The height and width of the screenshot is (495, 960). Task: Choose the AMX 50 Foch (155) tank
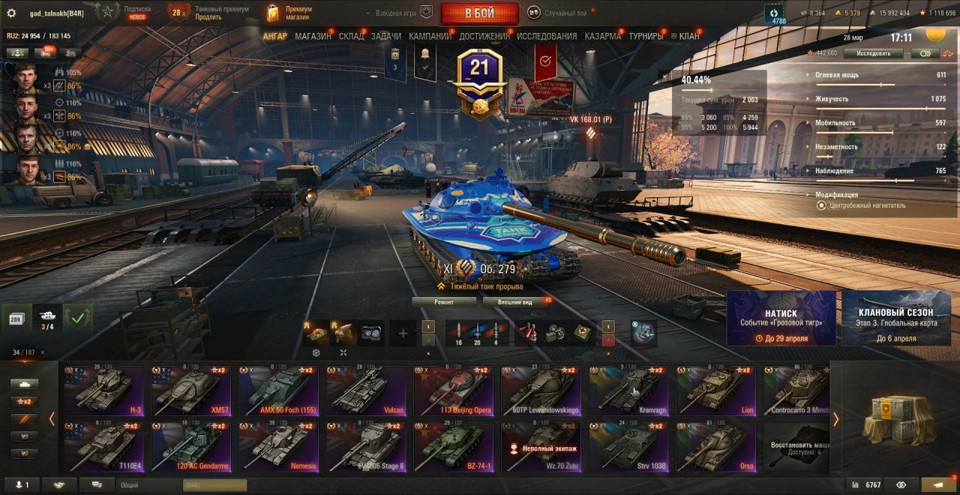pos(278,391)
